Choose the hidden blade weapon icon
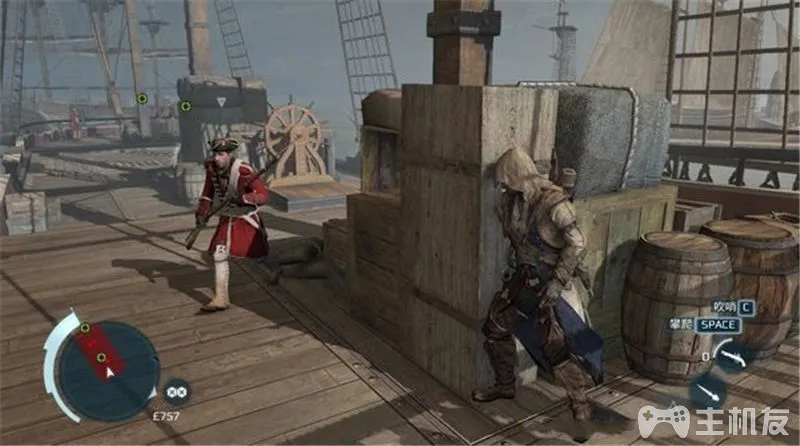 click(x=708, y=390)
